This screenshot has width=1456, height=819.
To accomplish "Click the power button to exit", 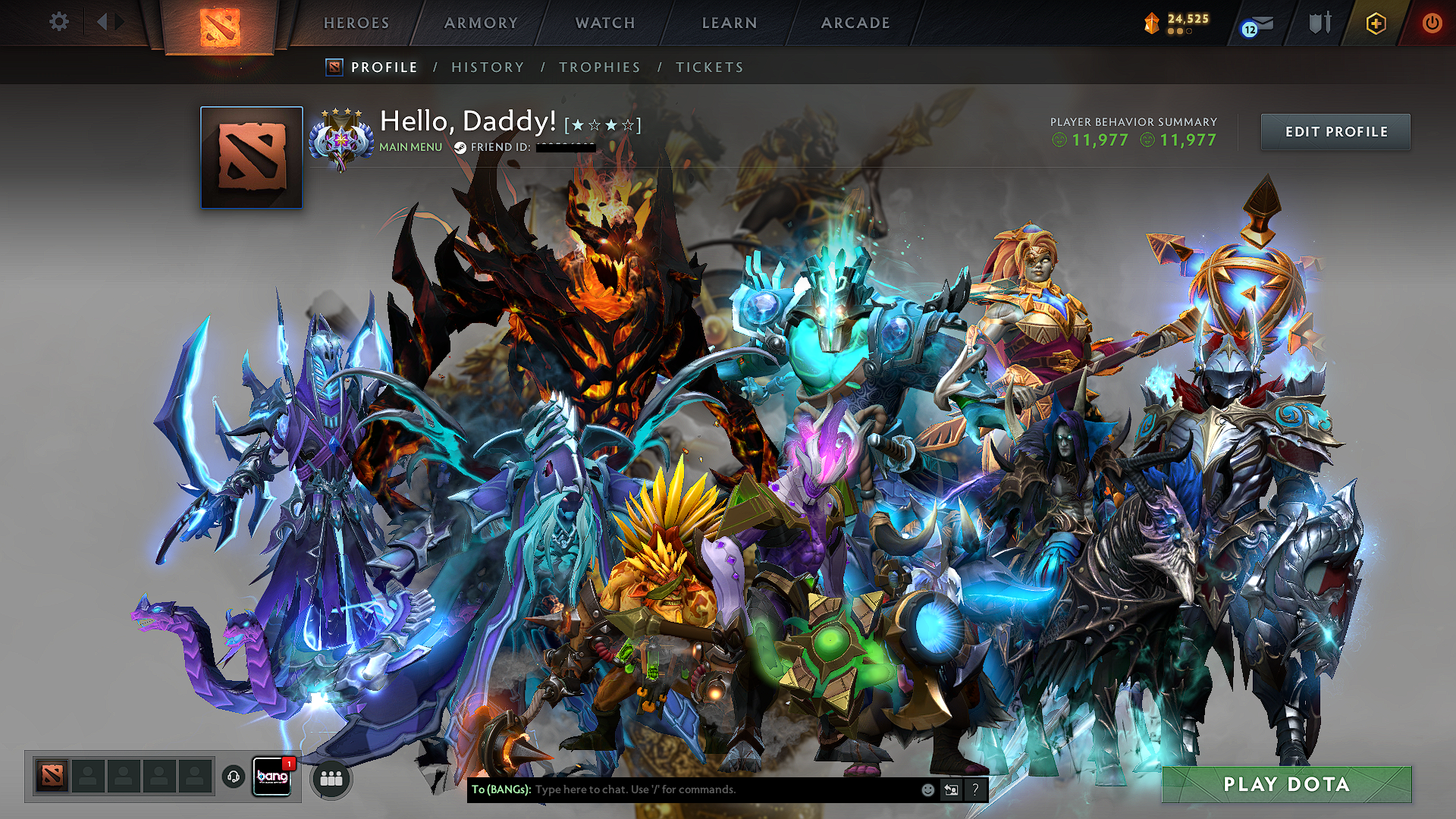I will click(1432, 22).
